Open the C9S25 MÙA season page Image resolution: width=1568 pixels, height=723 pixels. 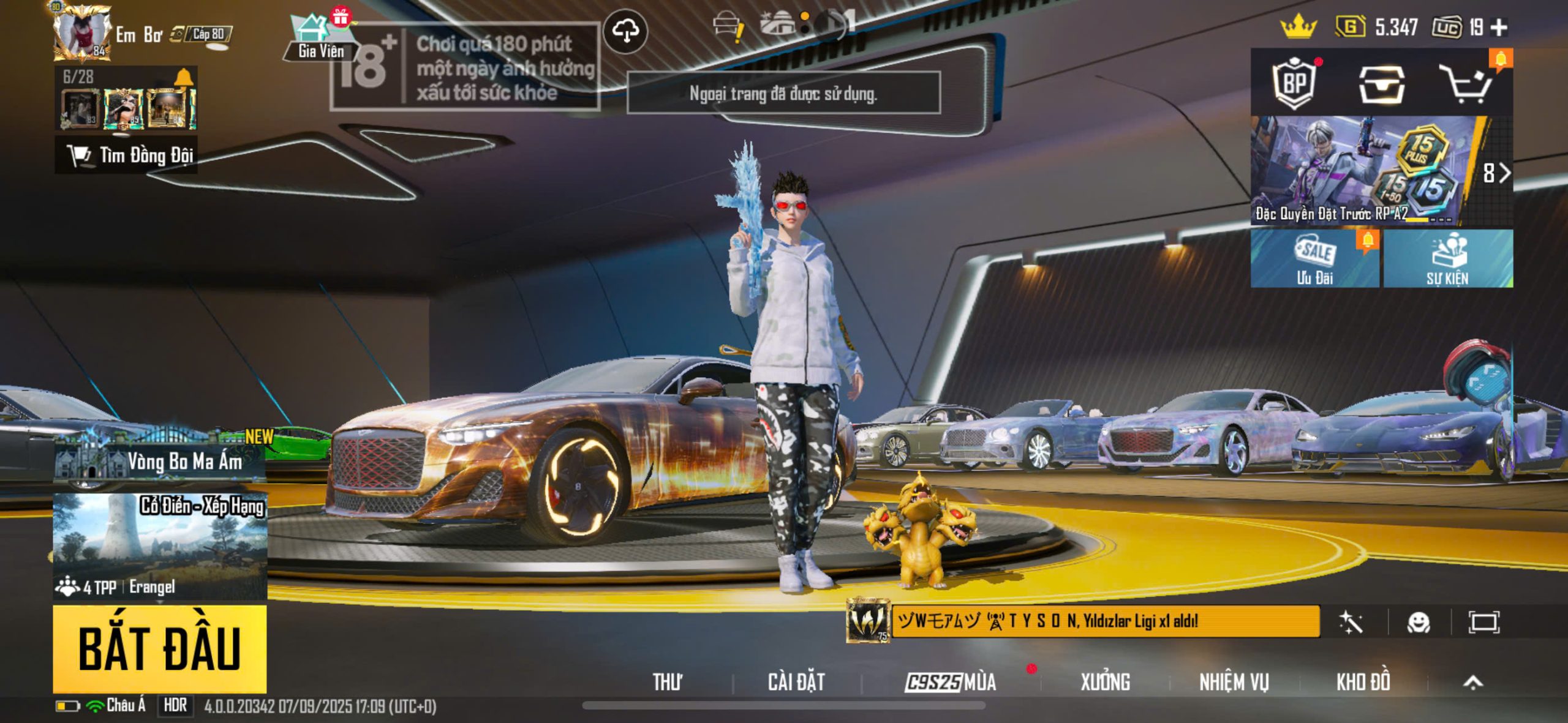pyautogui.click(x=951, y=681)
